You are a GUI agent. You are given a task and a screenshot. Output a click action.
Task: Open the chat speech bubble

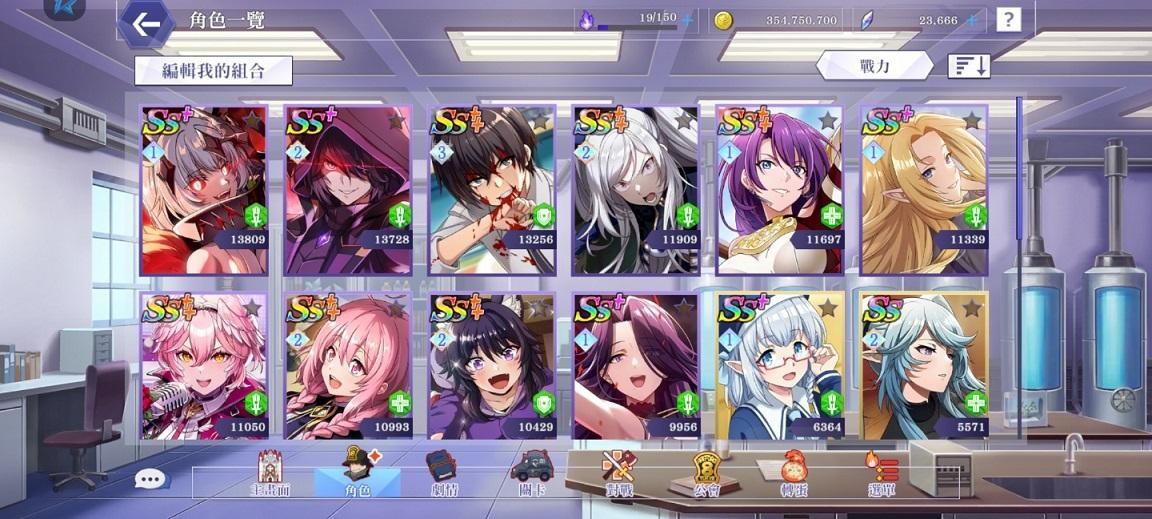151,479
